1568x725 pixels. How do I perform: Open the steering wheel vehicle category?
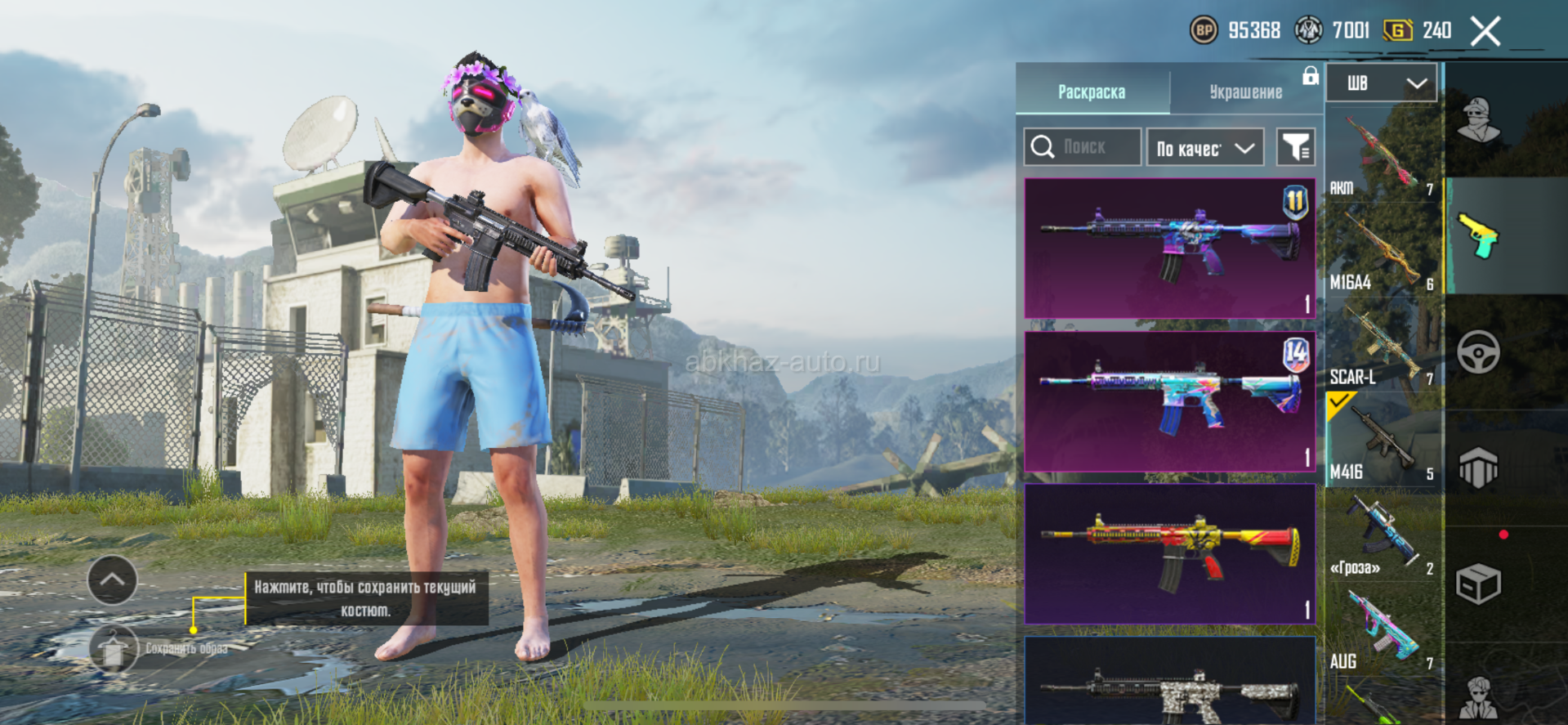[1478, 352]
